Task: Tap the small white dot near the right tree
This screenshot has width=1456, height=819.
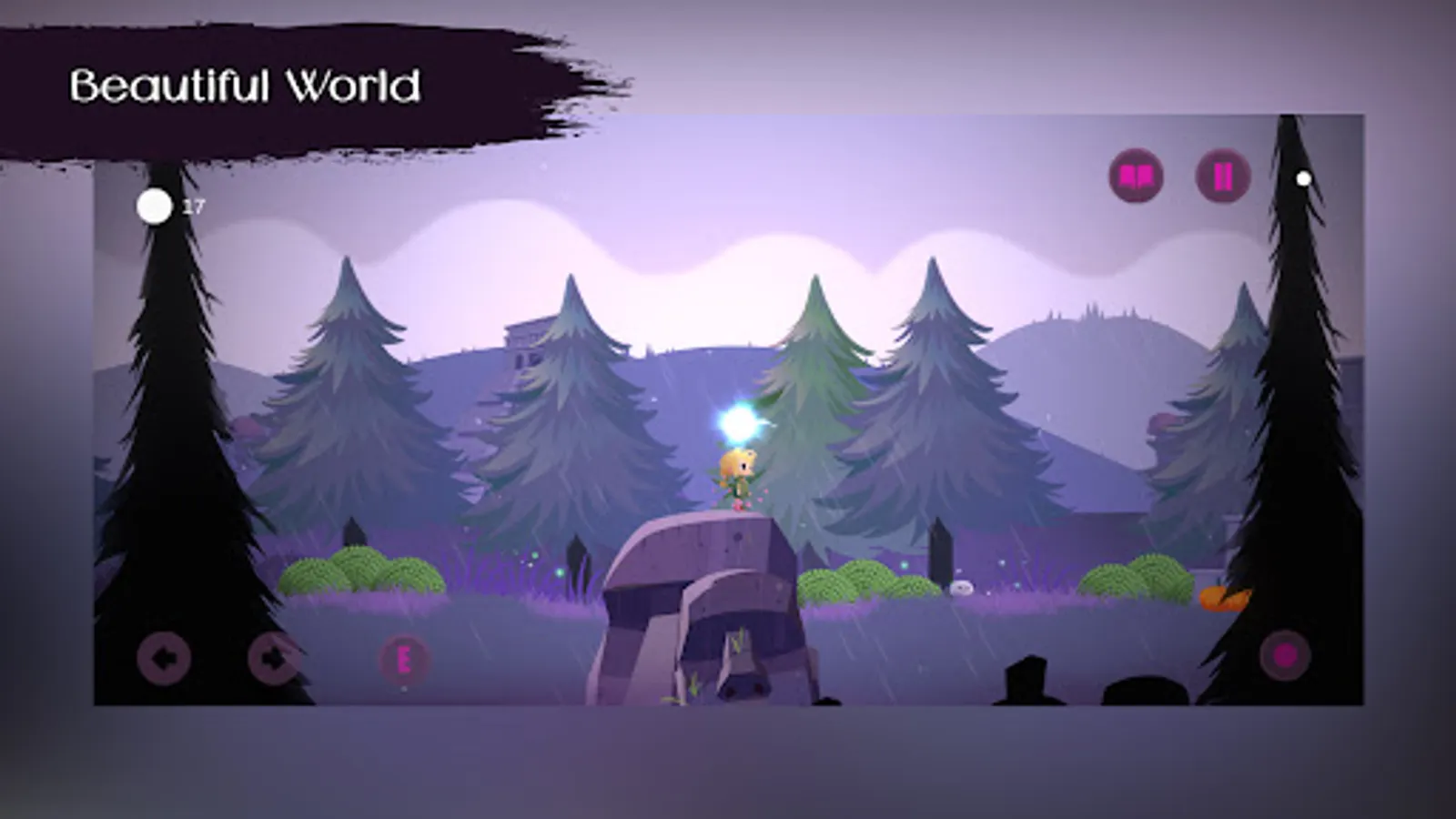Action: [x=1301, y=178]
